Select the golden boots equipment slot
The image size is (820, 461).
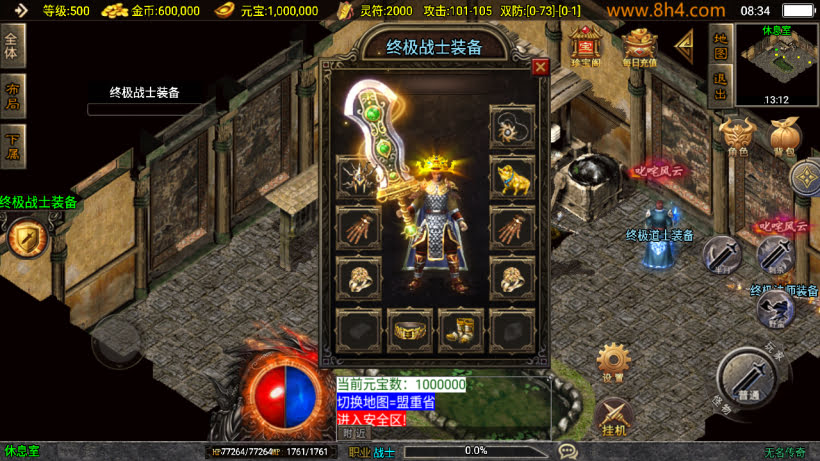[x=461, y=331]
